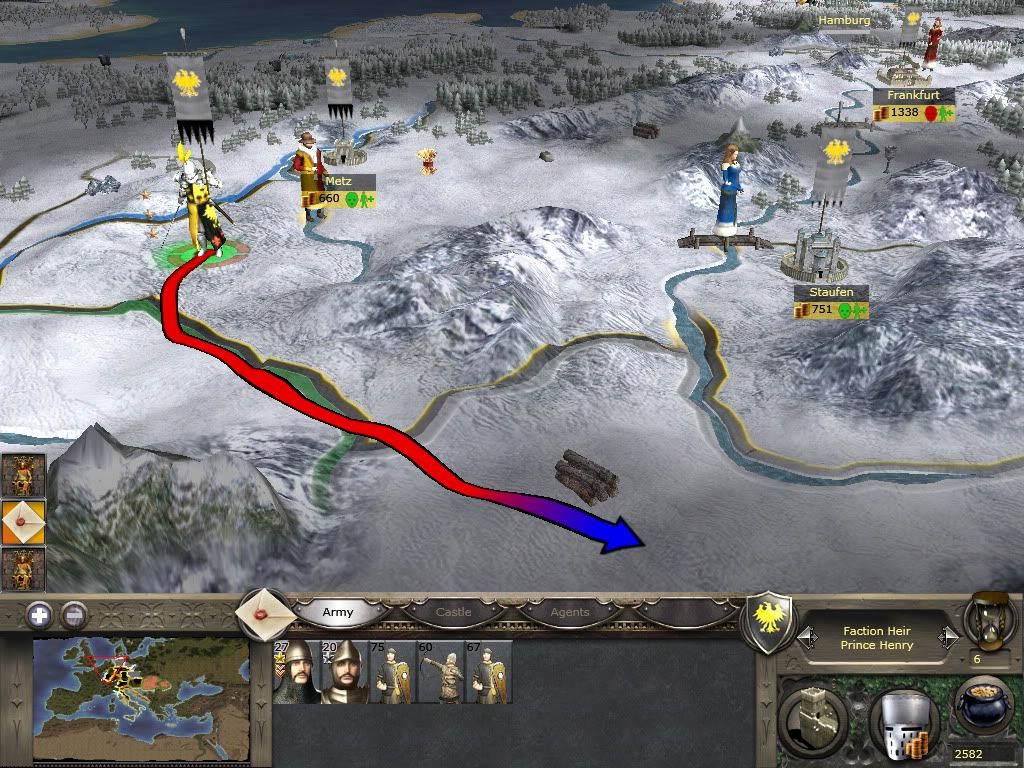
Task: Open the missions scroll beside the Army tab
Action: pos(264,612)
